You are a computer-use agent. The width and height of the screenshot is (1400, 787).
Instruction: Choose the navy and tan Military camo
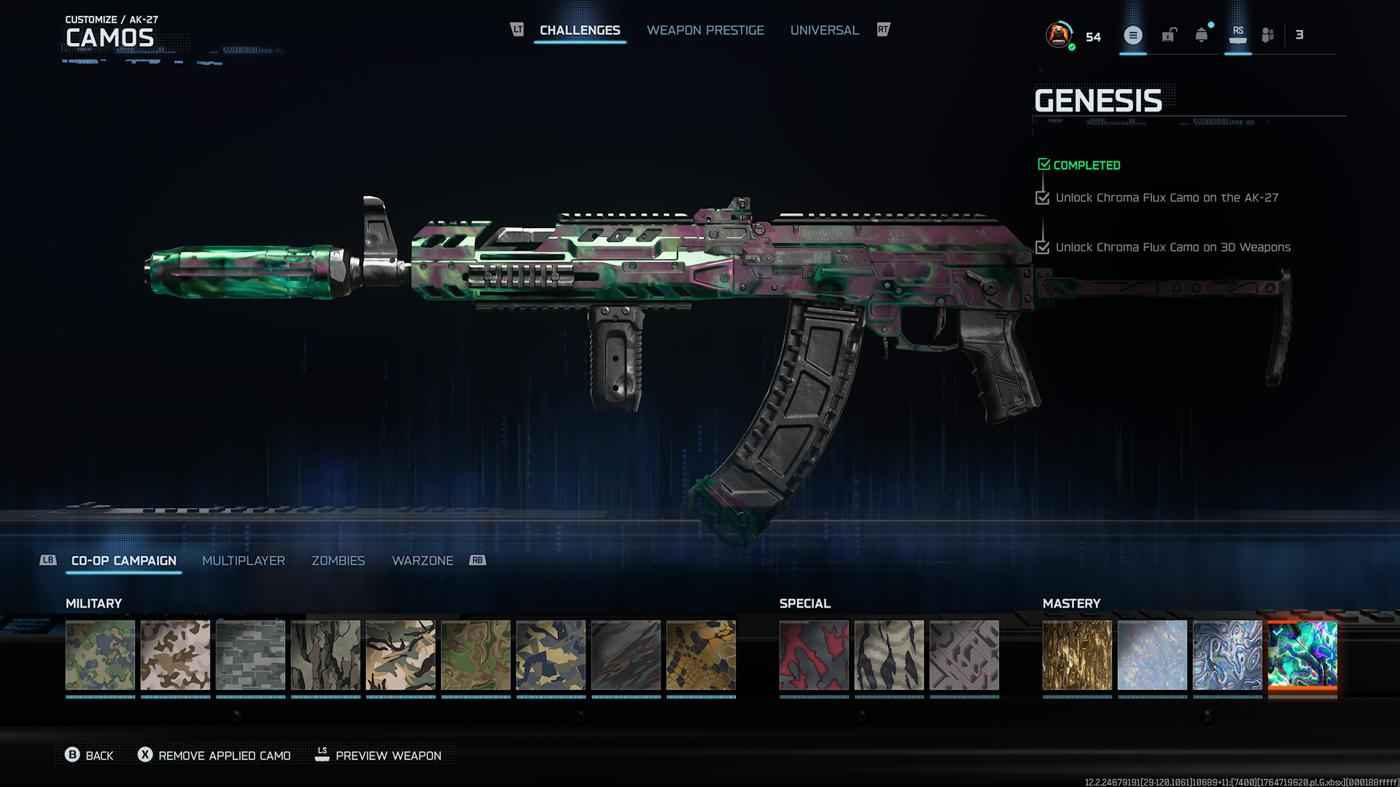pyautogui.click(x=551, y=655)
